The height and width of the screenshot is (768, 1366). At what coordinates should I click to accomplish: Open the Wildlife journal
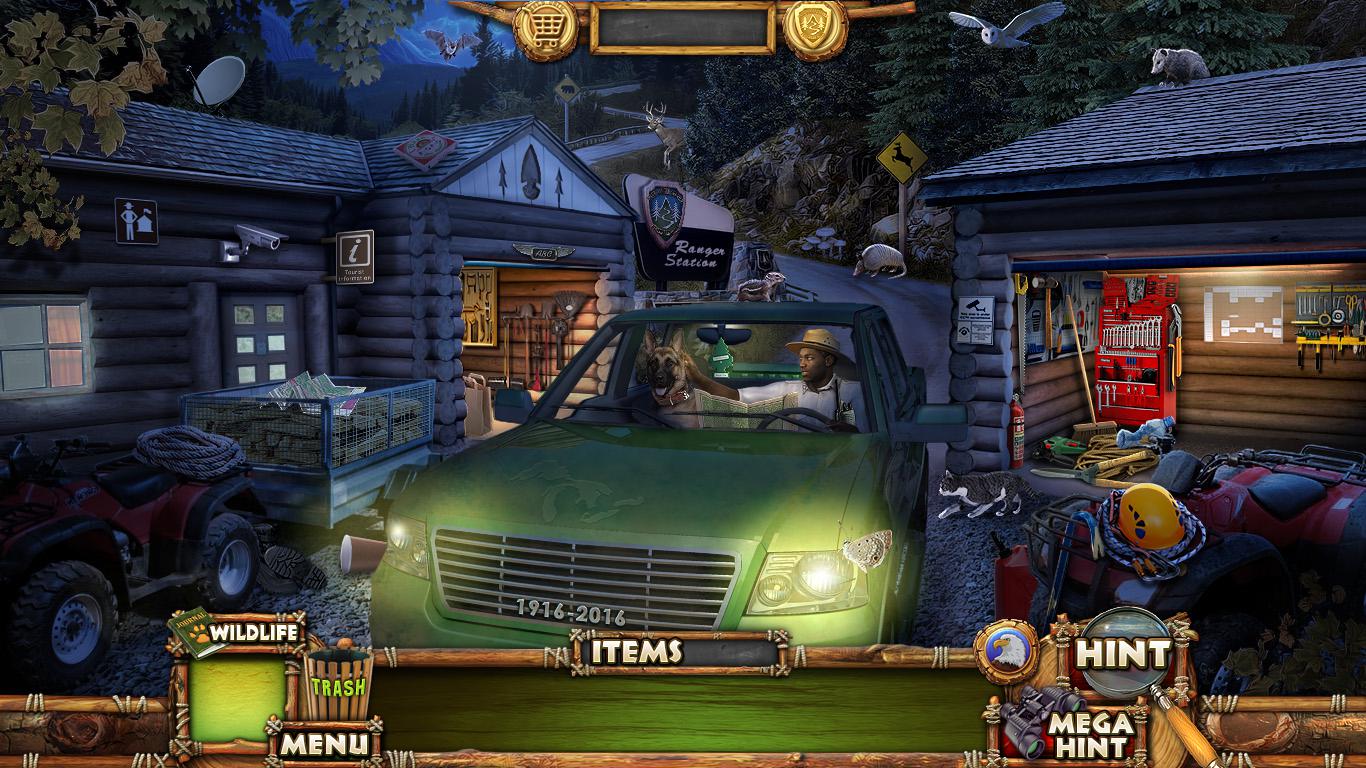(x=238, y=633)
